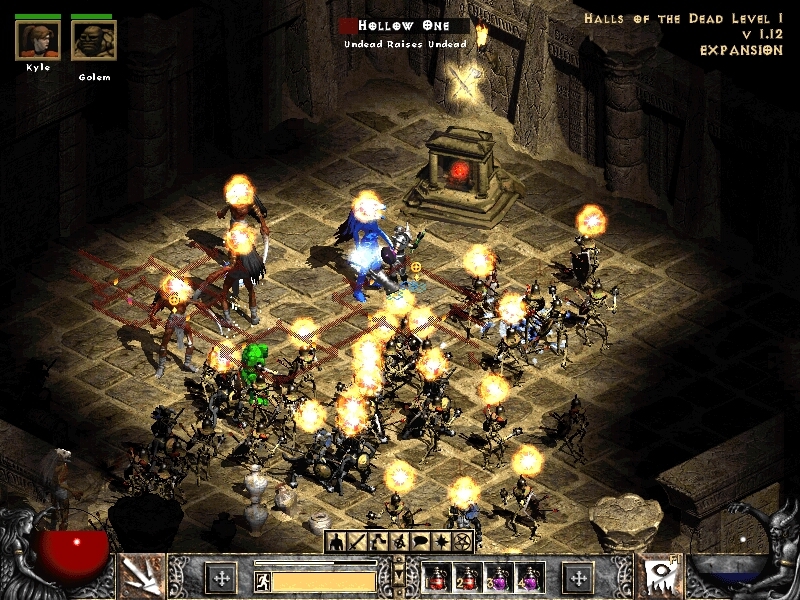This screenshot has width=800, height=600.
Task: Show the skill tree via the tree icon
Action: point(377,542)
